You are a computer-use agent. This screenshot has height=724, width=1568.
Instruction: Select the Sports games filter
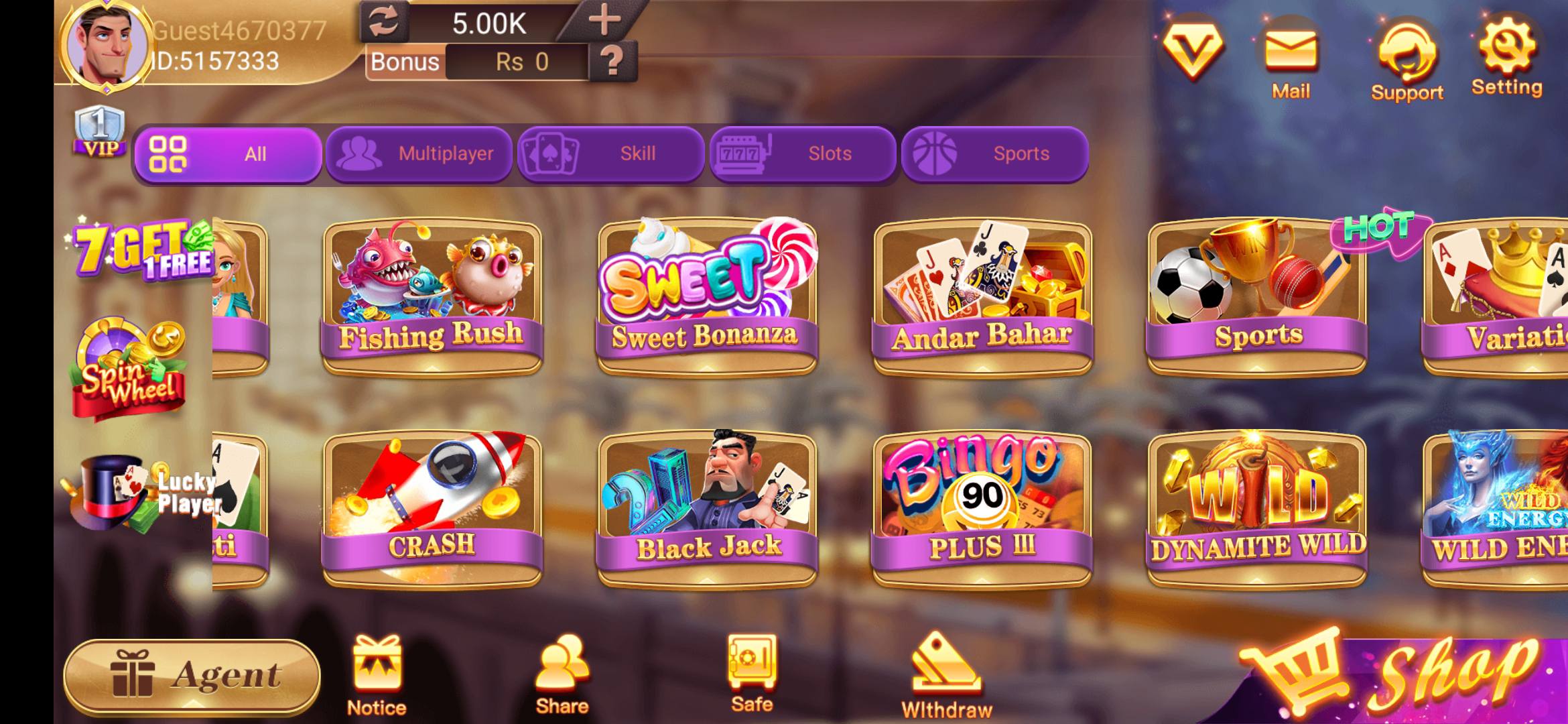[x=994, y=154]
